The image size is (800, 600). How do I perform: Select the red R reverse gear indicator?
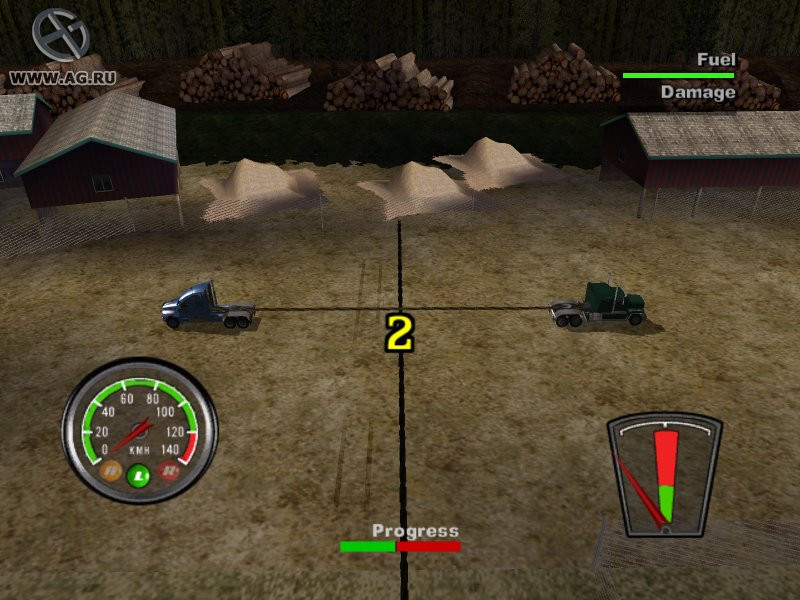[x=168, y=468]
